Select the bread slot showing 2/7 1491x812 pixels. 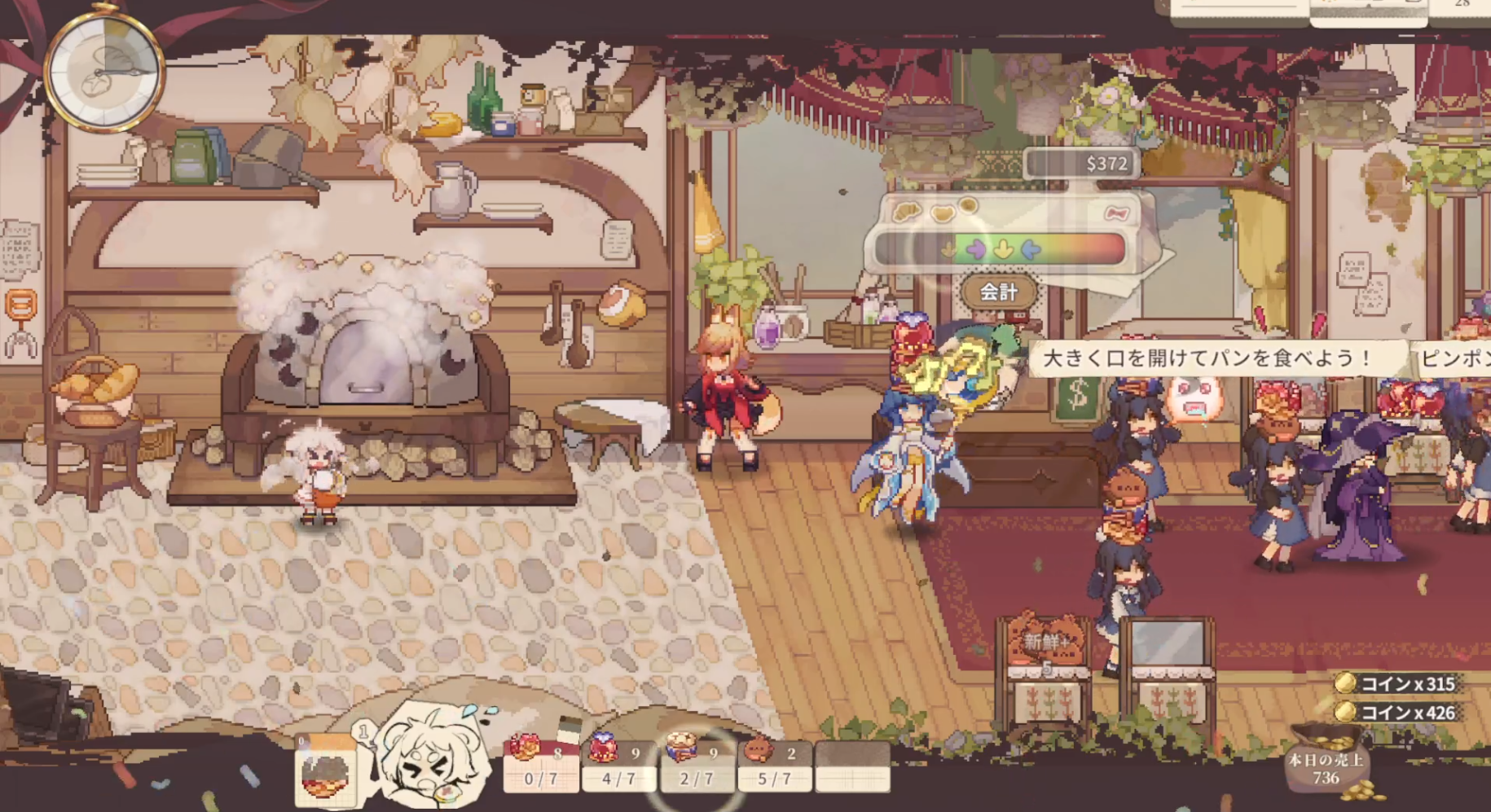pos(696,765)
